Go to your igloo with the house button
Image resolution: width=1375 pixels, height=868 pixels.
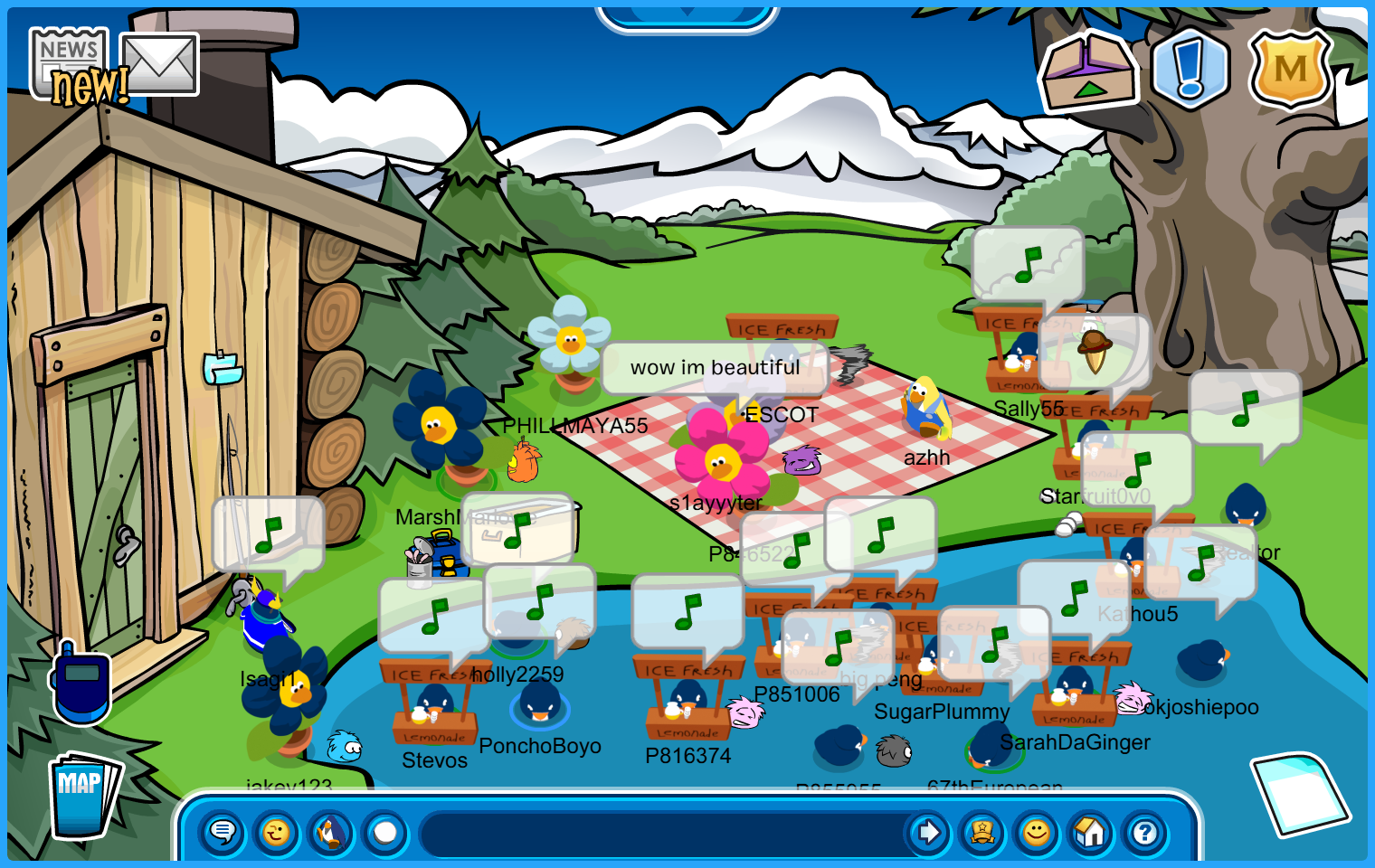tap(1091, 832)
